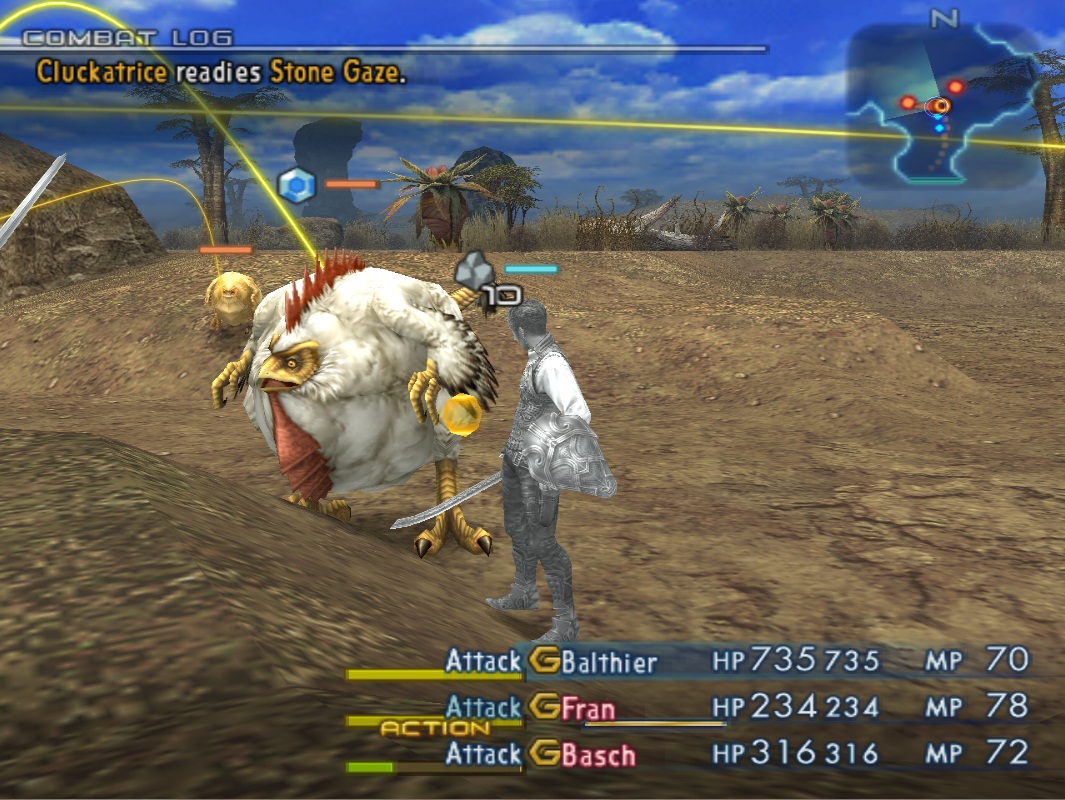Click Fran's Attack command label
1065x800 pixels.
point(483,708)
